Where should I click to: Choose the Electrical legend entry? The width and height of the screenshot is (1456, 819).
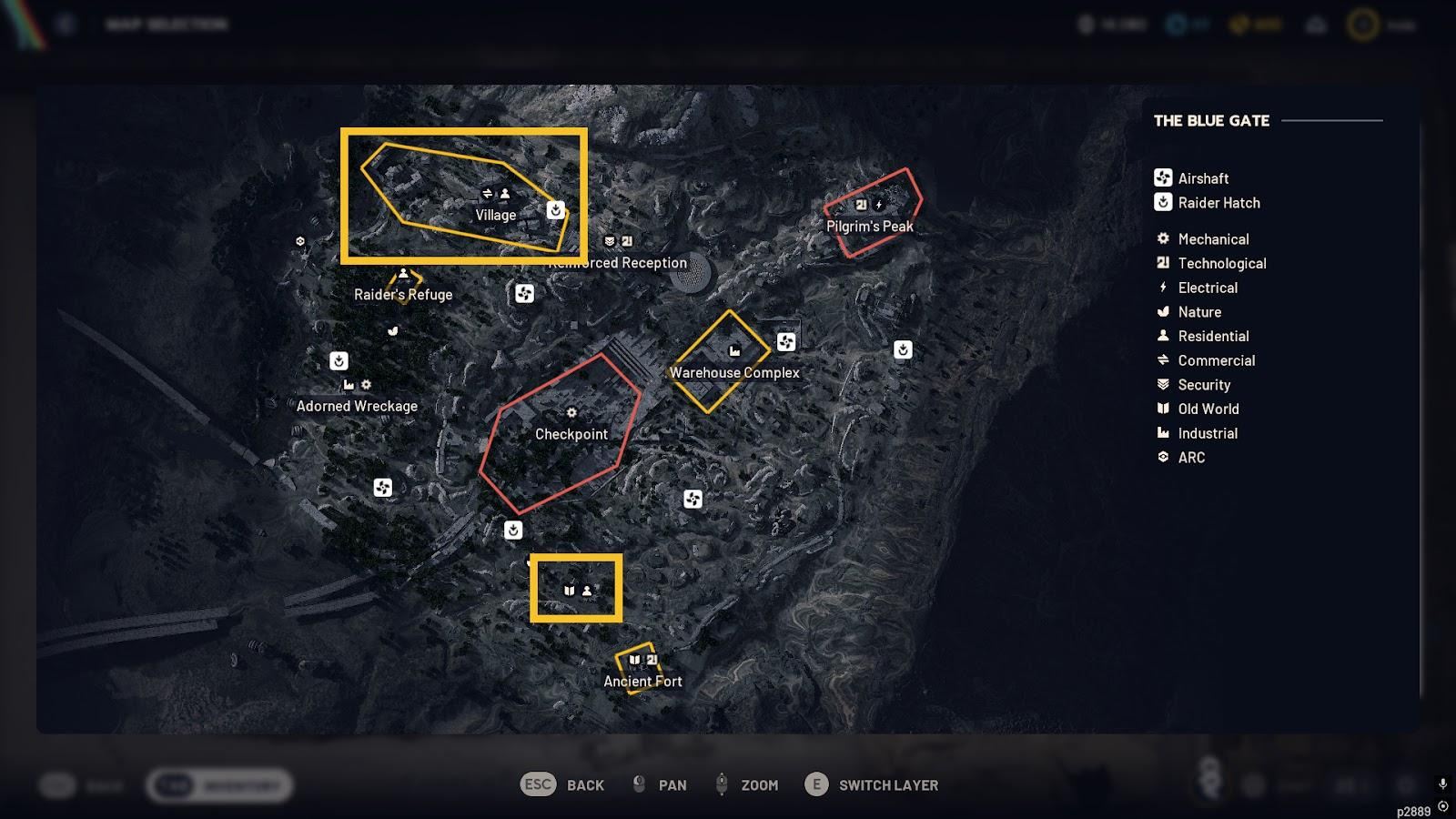[x=1207, y=288]
